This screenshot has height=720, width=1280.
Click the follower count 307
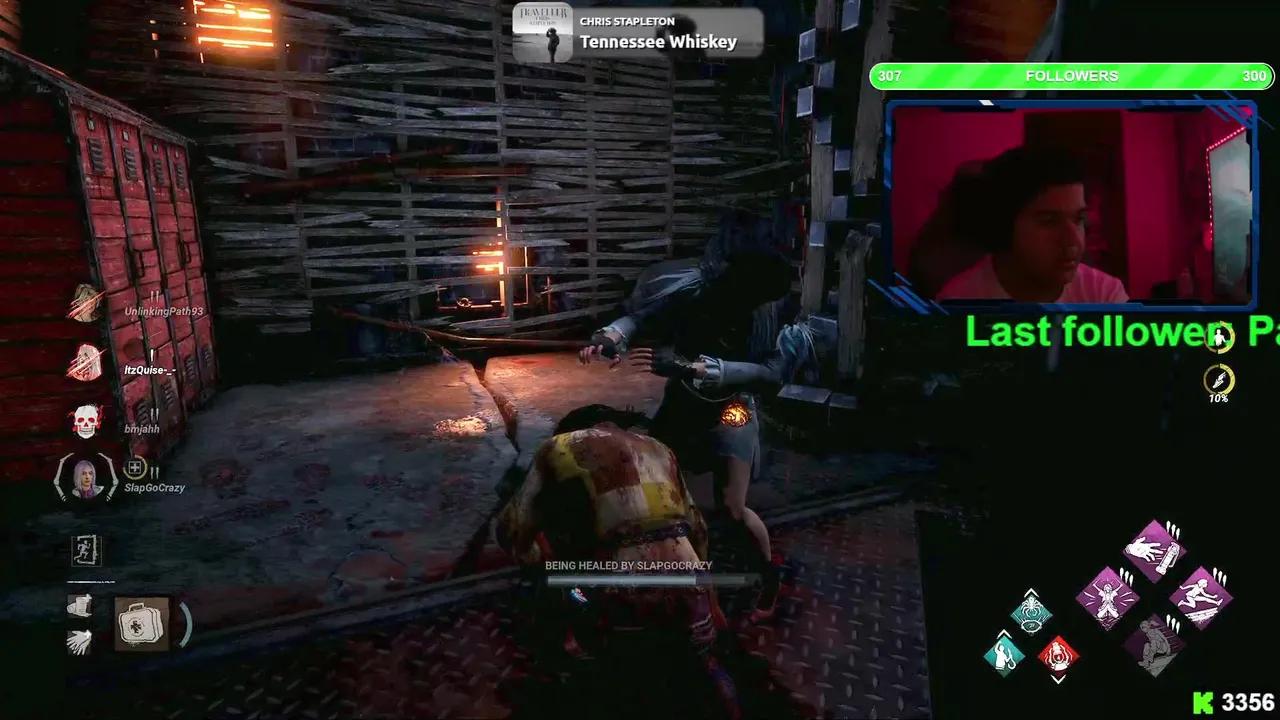[890, 75]
